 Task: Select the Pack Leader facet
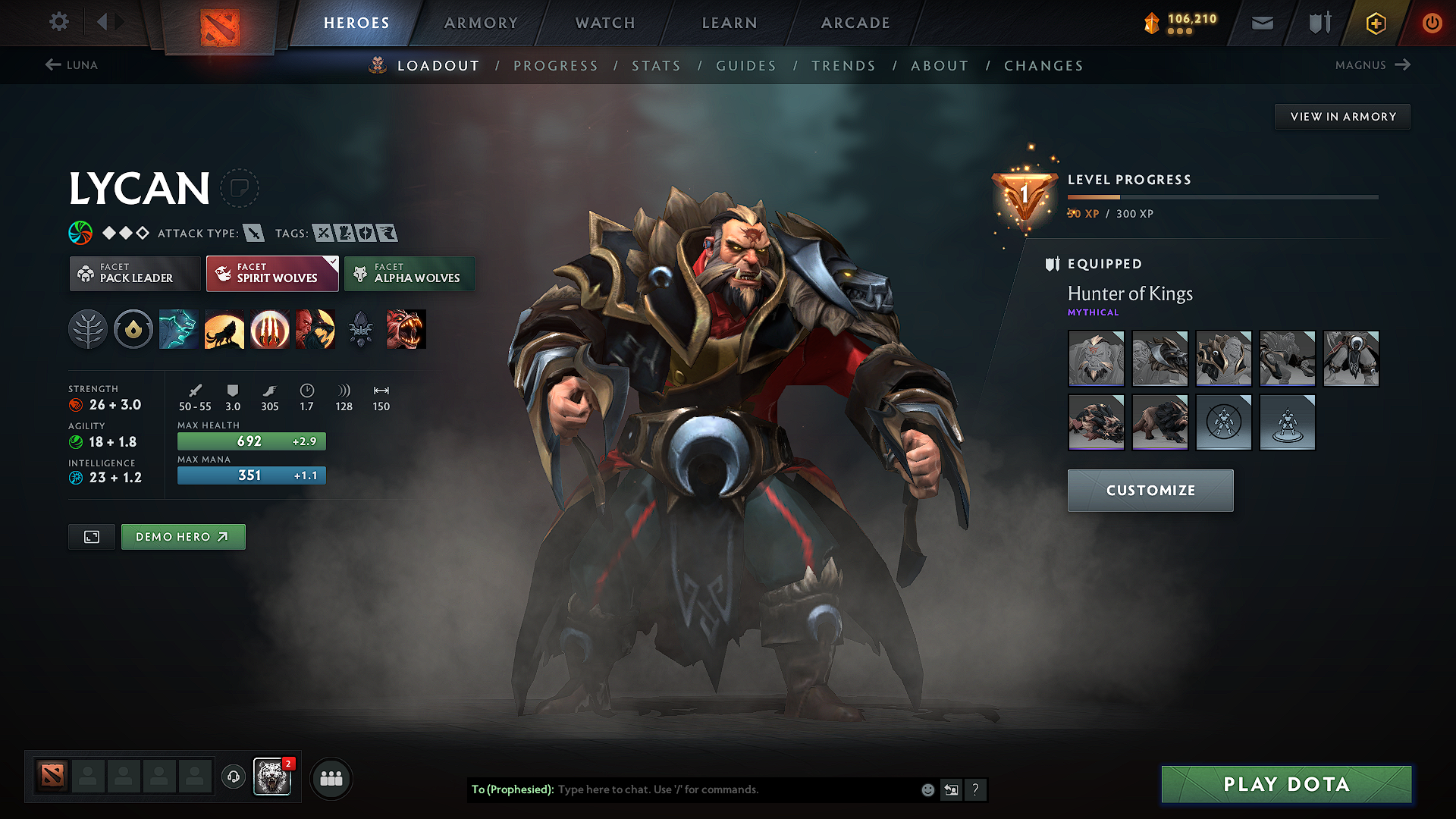click(135, 274)
